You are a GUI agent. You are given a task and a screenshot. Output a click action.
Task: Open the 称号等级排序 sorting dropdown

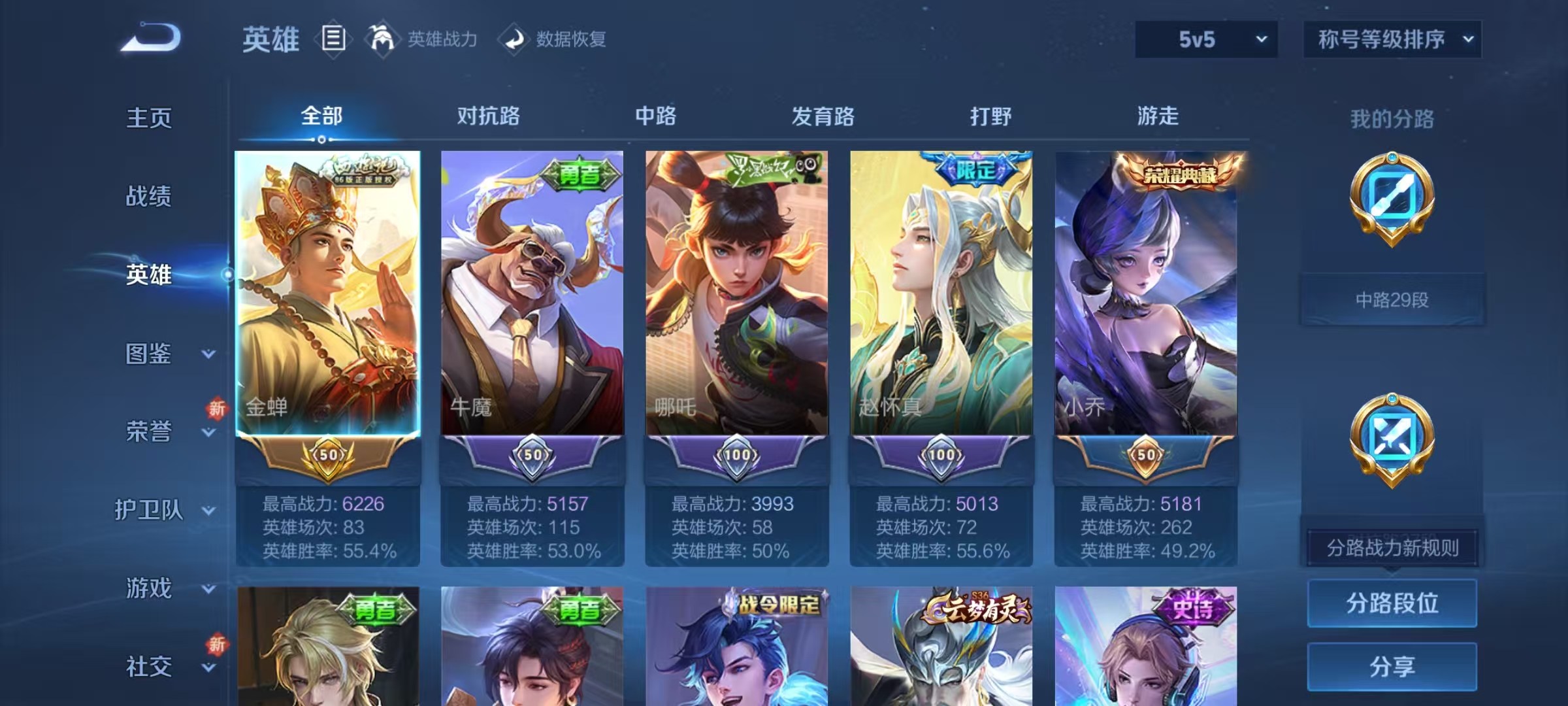pos(1392,39)
